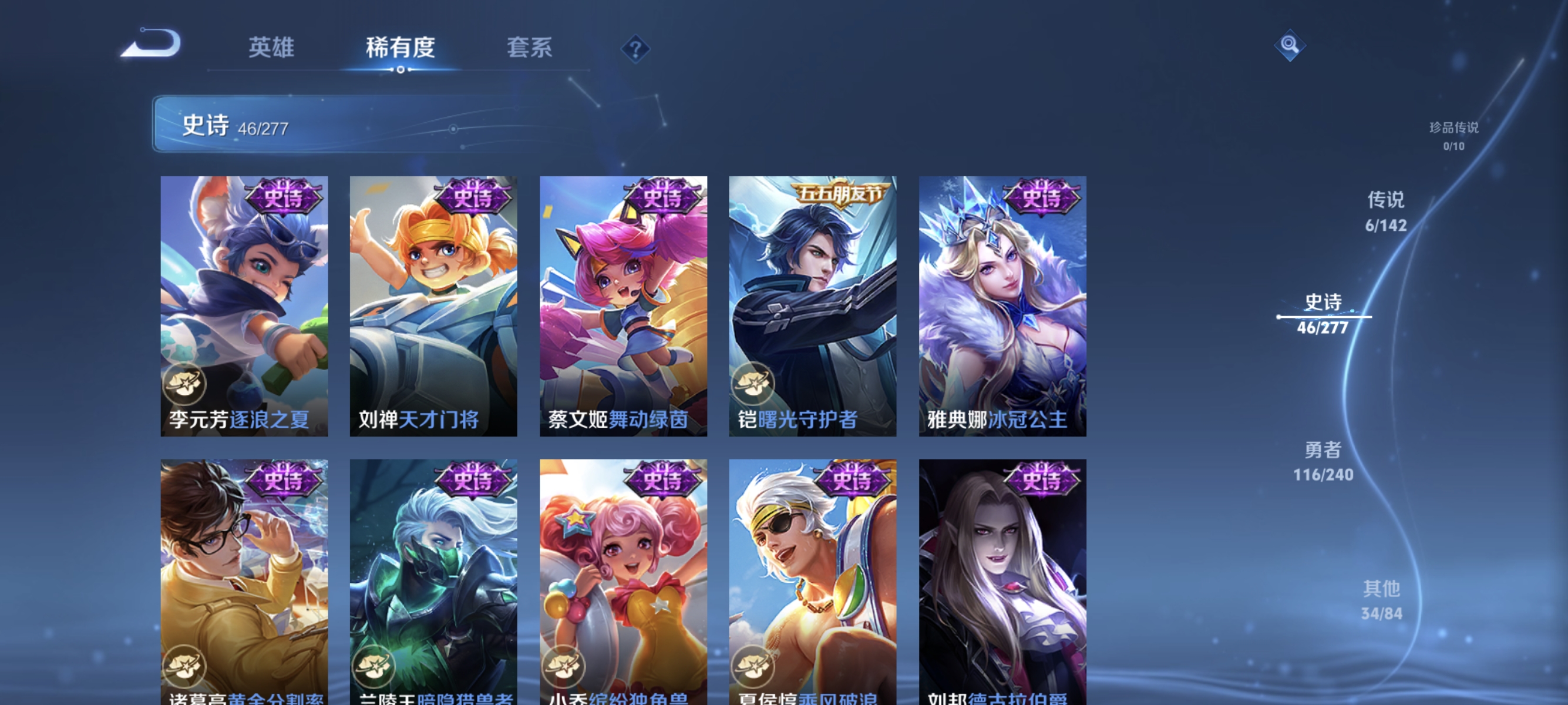Open the 蔡文姬 舞动绿茵 skin thumbnail

point(623,306)
